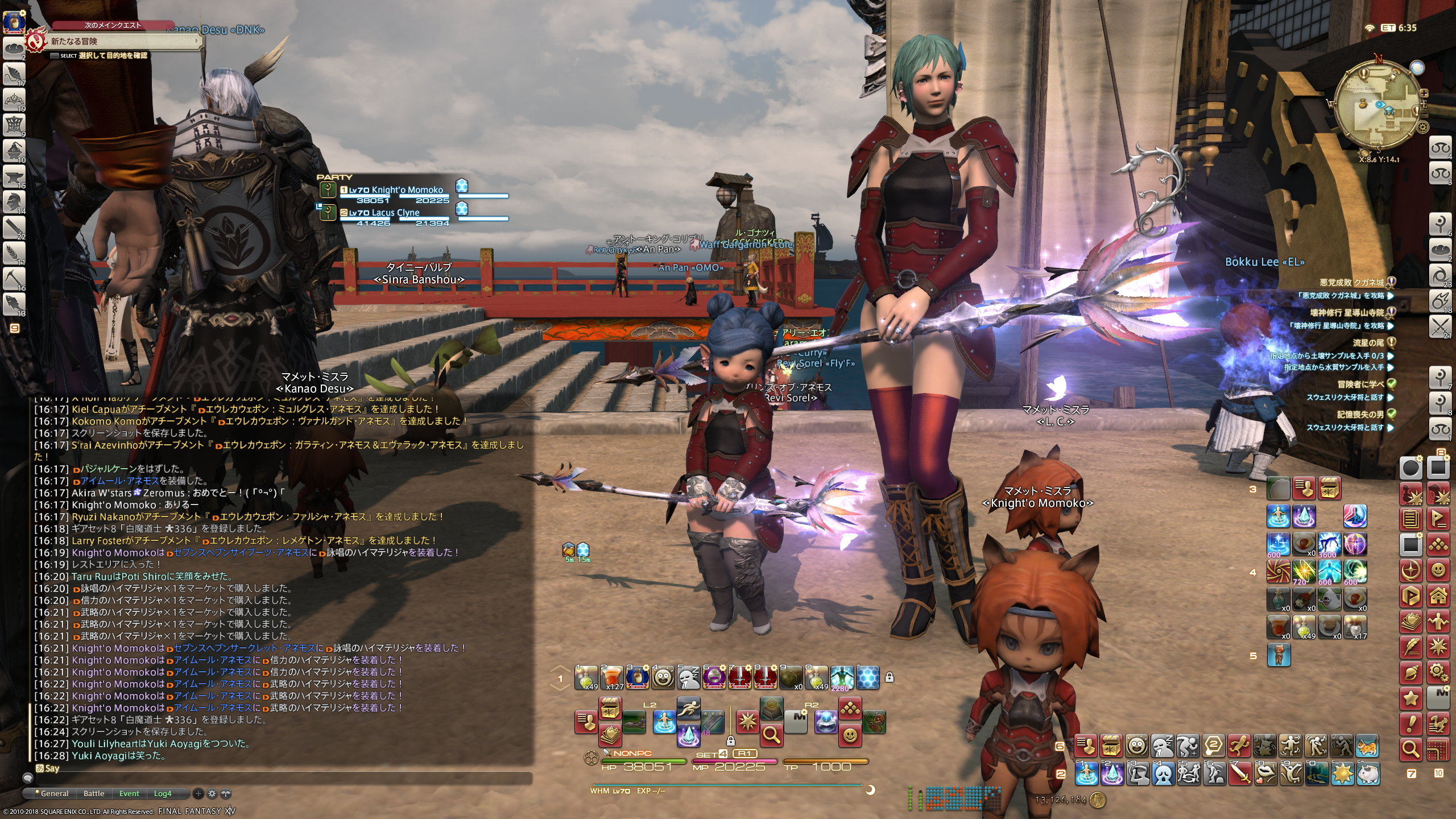Image resolution: width=1456 pixels, height=819 pixels.
Task: Summon the leopard cat minion
Action: [1367, 746]
